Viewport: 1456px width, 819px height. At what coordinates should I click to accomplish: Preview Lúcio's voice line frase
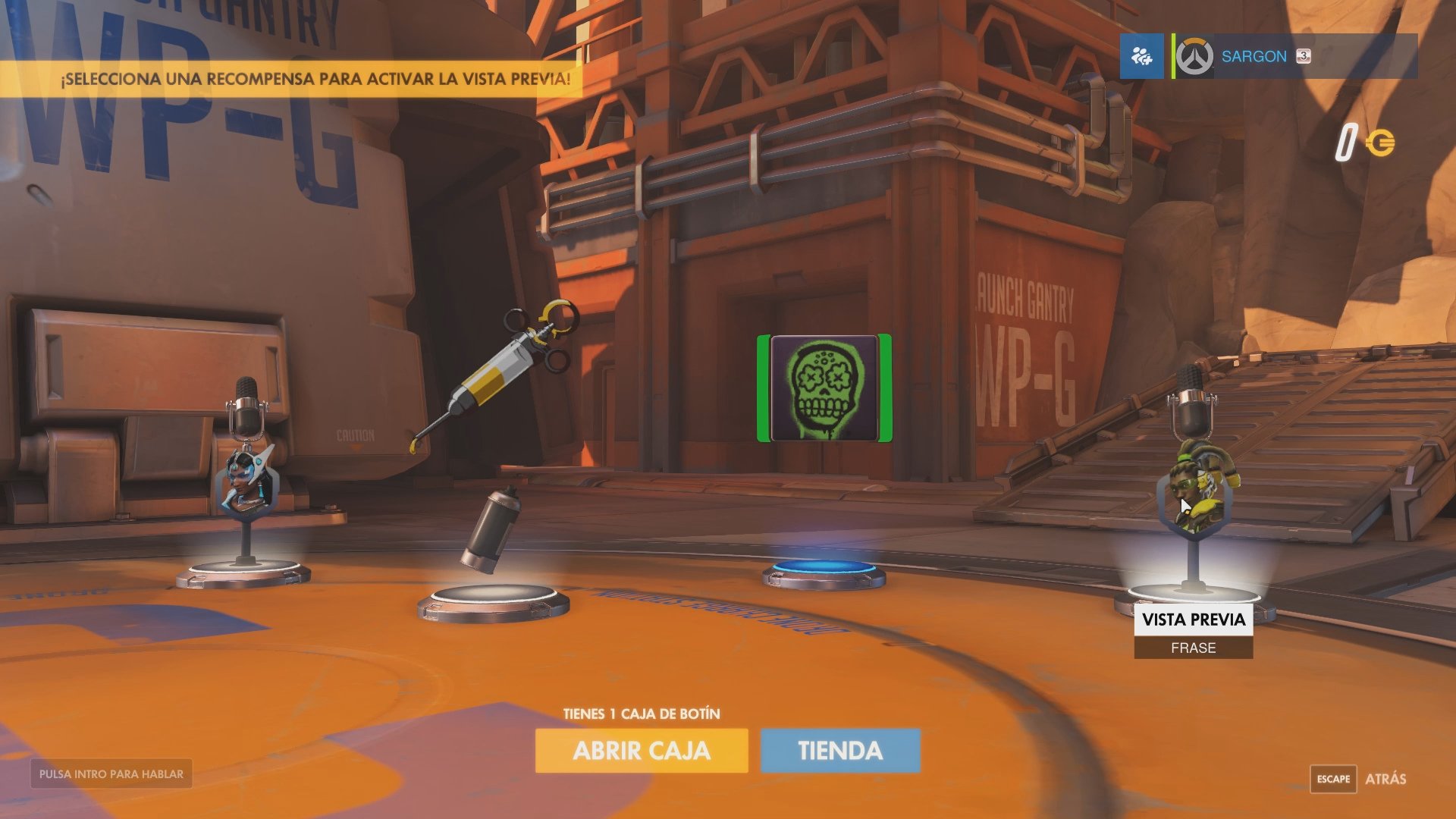tap(1191, 485)
